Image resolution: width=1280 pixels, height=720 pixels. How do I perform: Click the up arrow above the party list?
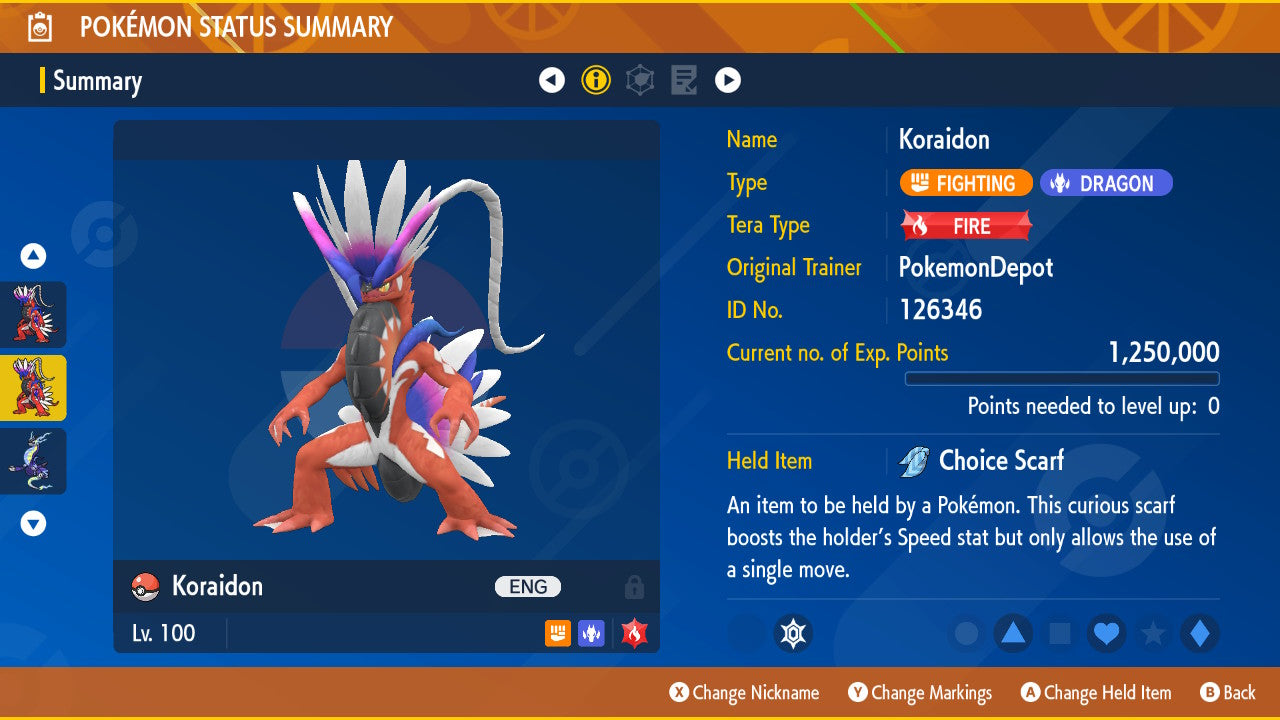[x=33, y=257]
